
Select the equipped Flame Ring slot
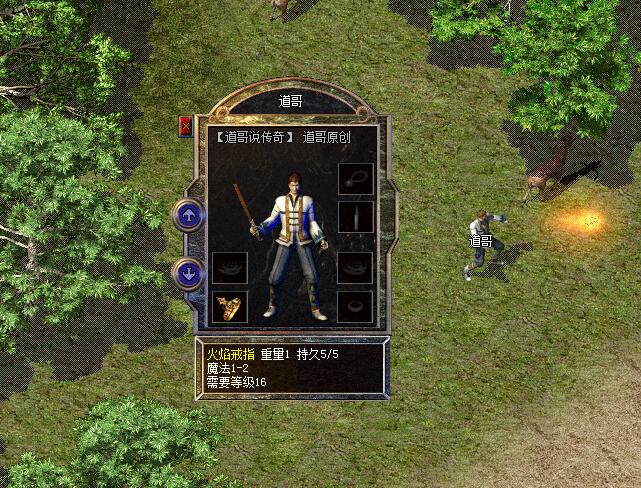pyautogui.click(x=230, y=306)
